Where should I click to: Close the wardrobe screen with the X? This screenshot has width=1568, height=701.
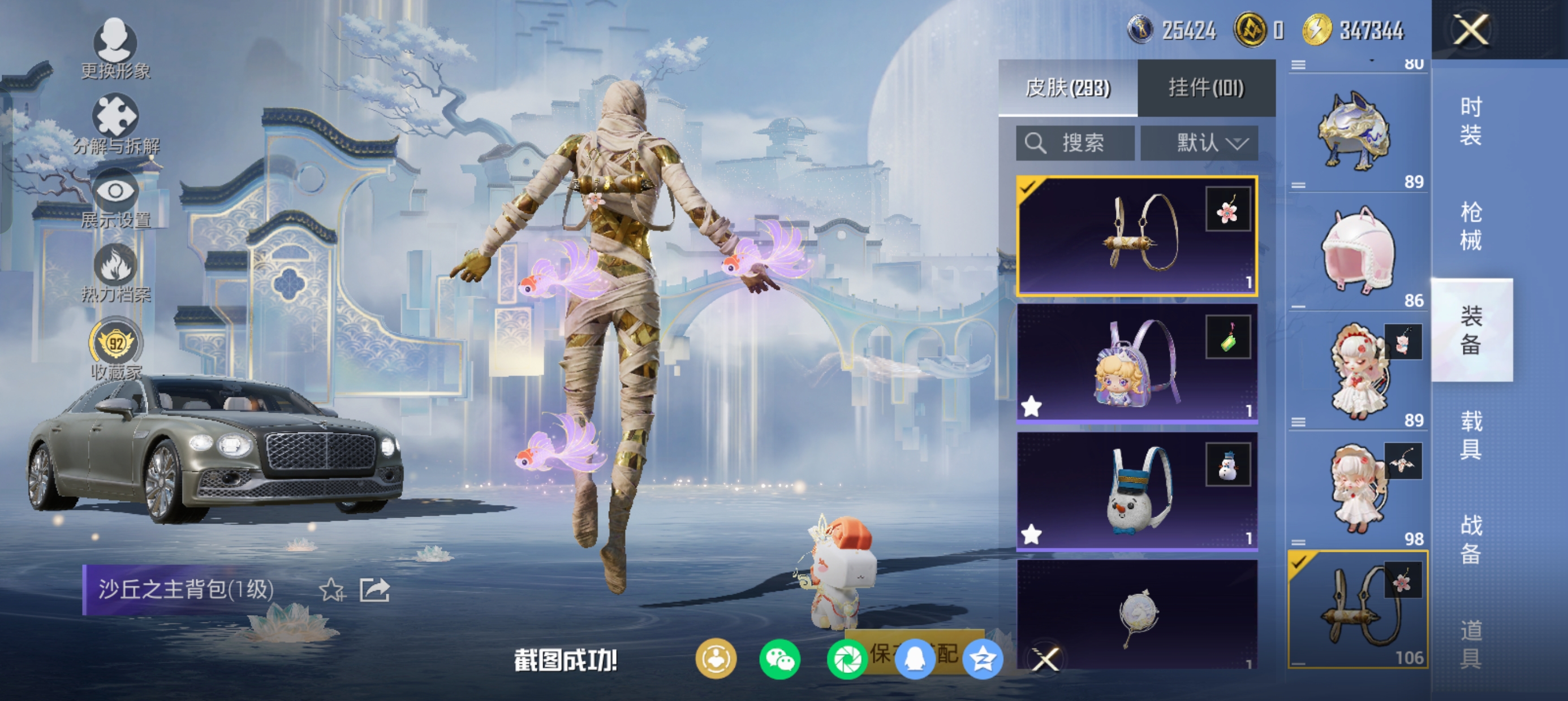[1471, 30]
